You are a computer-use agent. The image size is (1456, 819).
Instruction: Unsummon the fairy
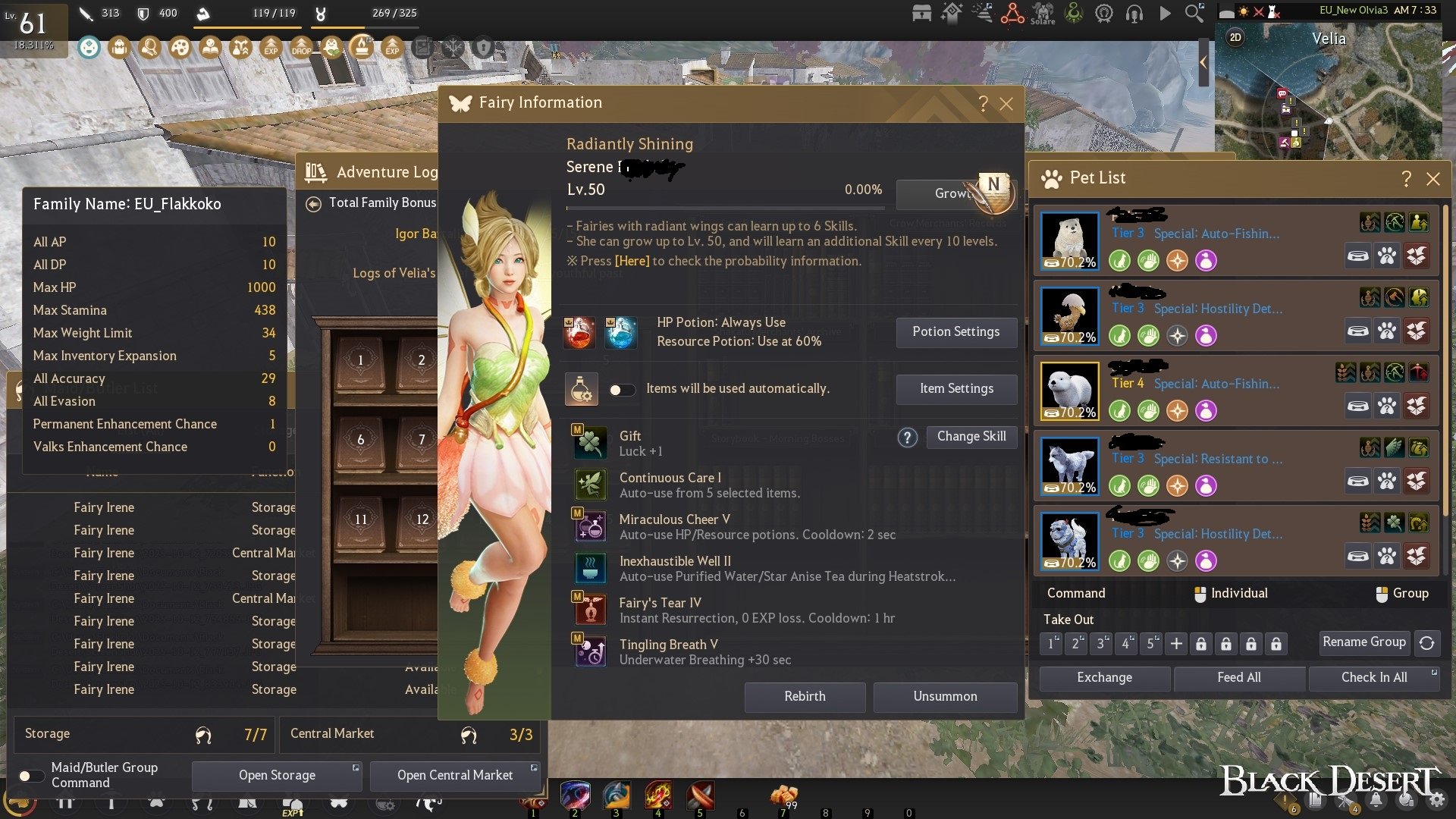click(x=945, y=697)
